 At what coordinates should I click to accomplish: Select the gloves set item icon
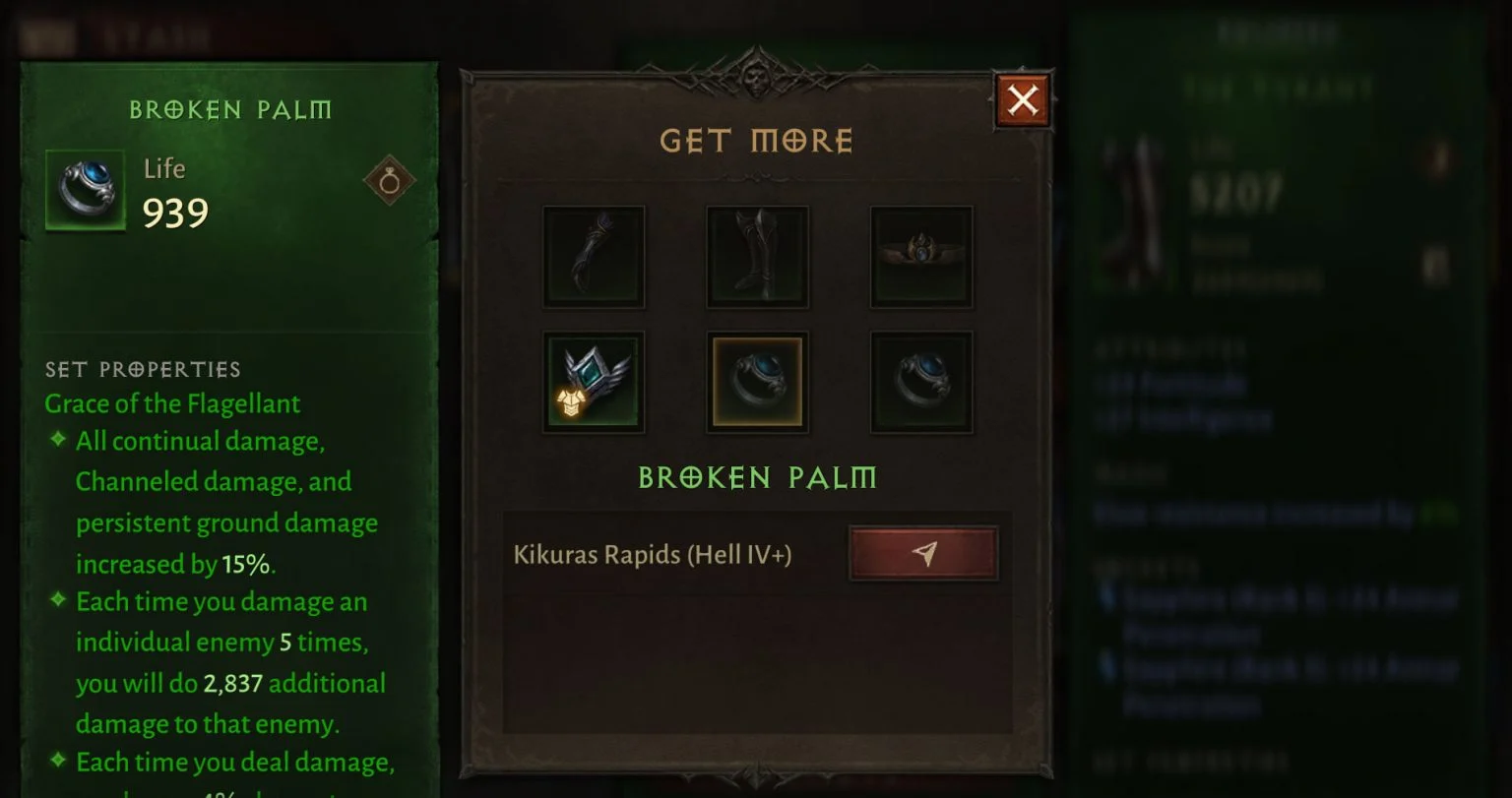point(594,257)
